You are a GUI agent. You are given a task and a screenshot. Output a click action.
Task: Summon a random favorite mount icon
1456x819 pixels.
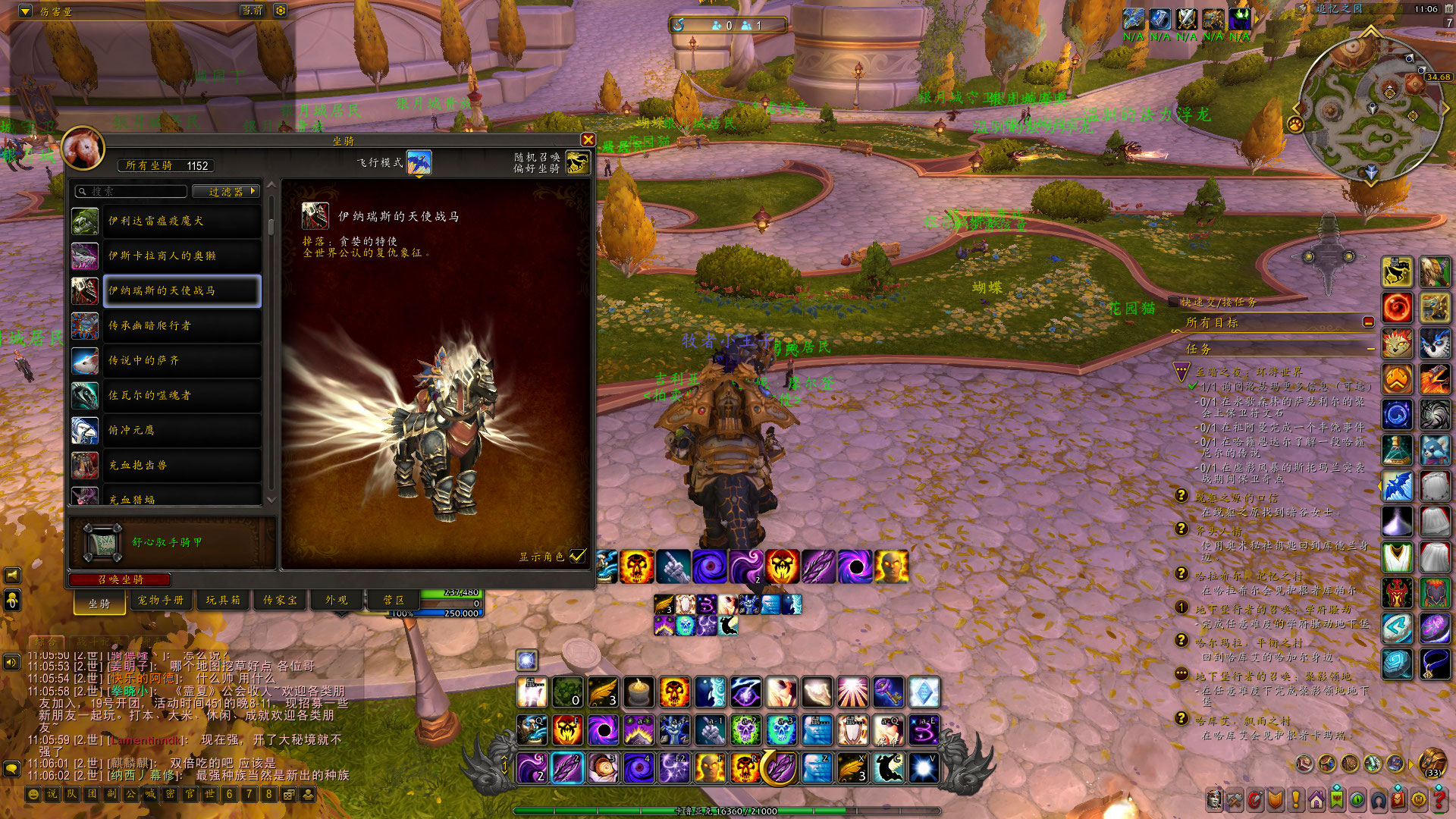pos(577,162)
